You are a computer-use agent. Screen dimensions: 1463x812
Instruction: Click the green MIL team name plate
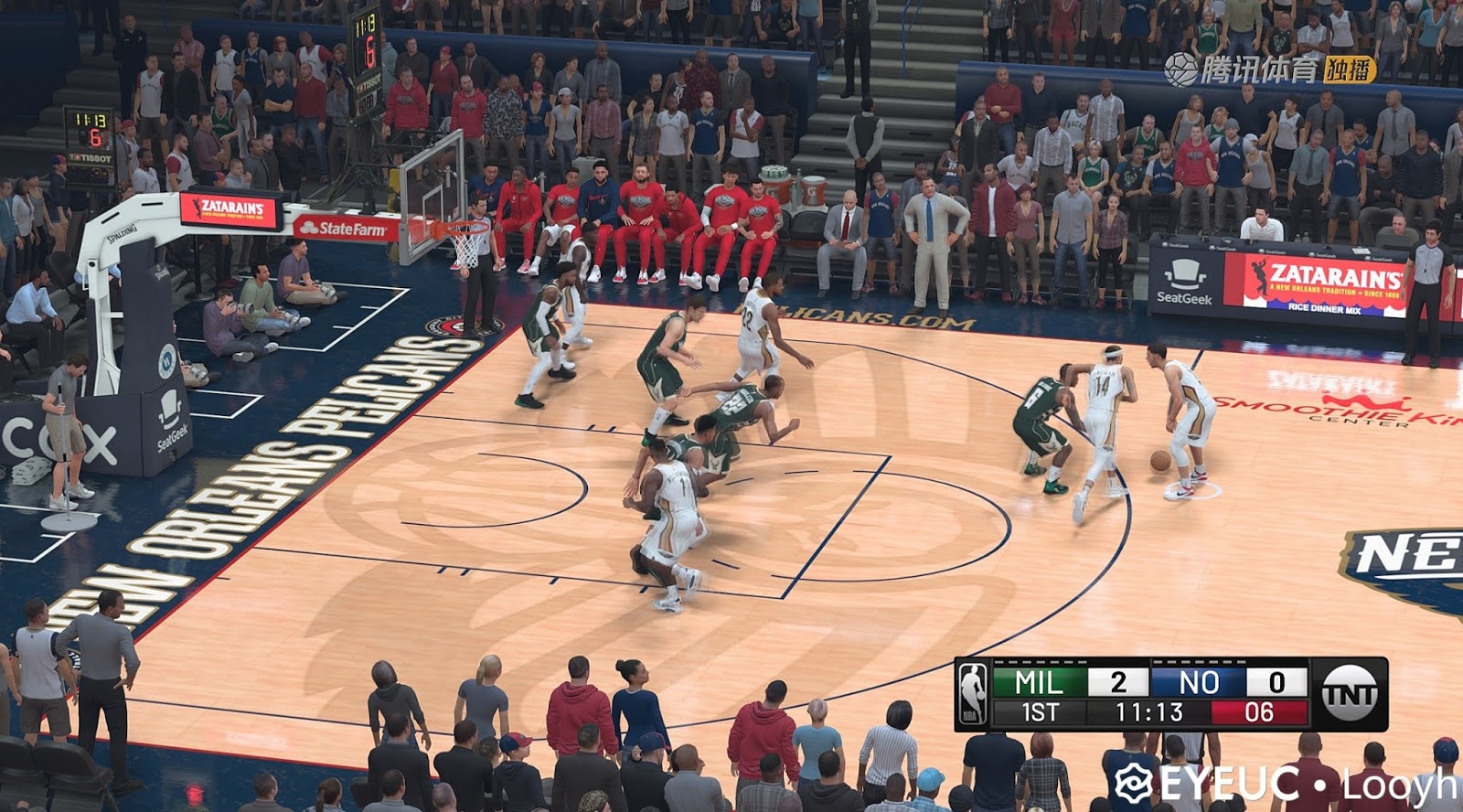[x=1038, y=680]
